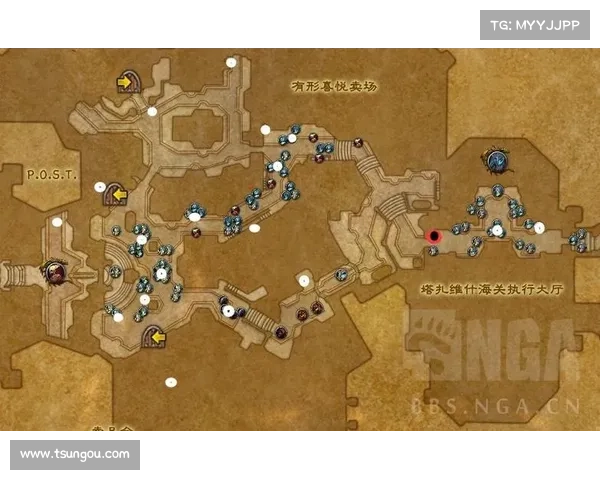Select the blue boss portrait marker
The image size is (600, 480).
coord(495,158)
